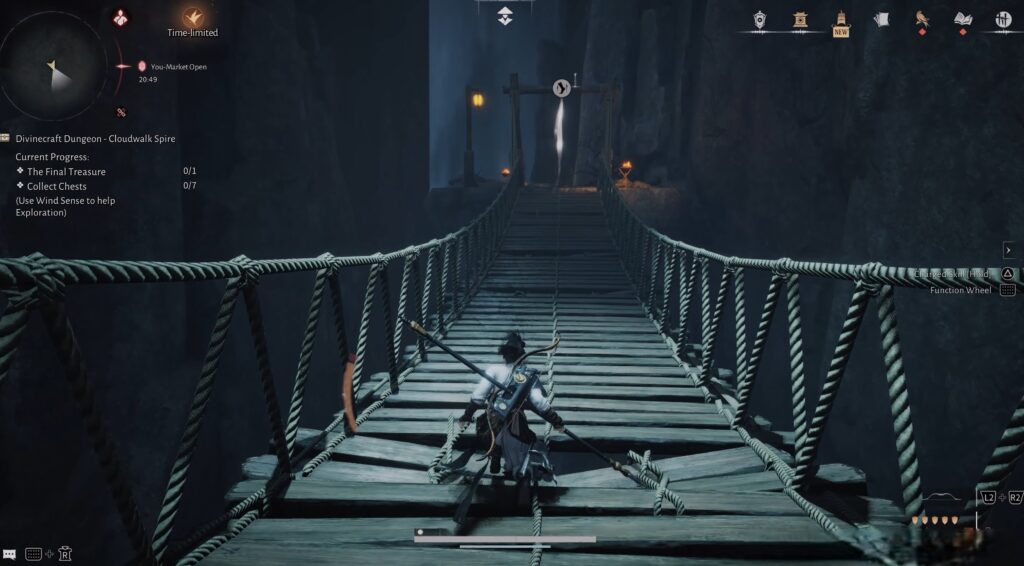Open the paper scrolls icon

coord(881,19)
